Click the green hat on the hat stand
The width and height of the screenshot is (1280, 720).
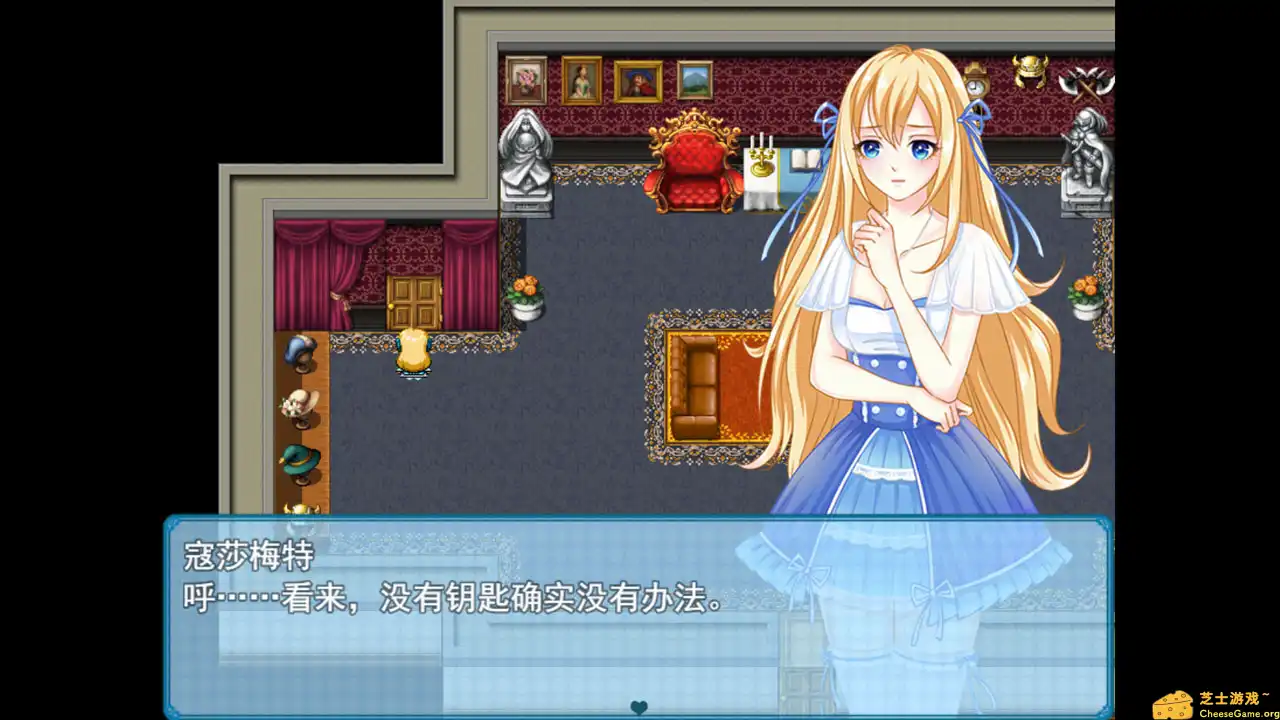tap(299, 460)
